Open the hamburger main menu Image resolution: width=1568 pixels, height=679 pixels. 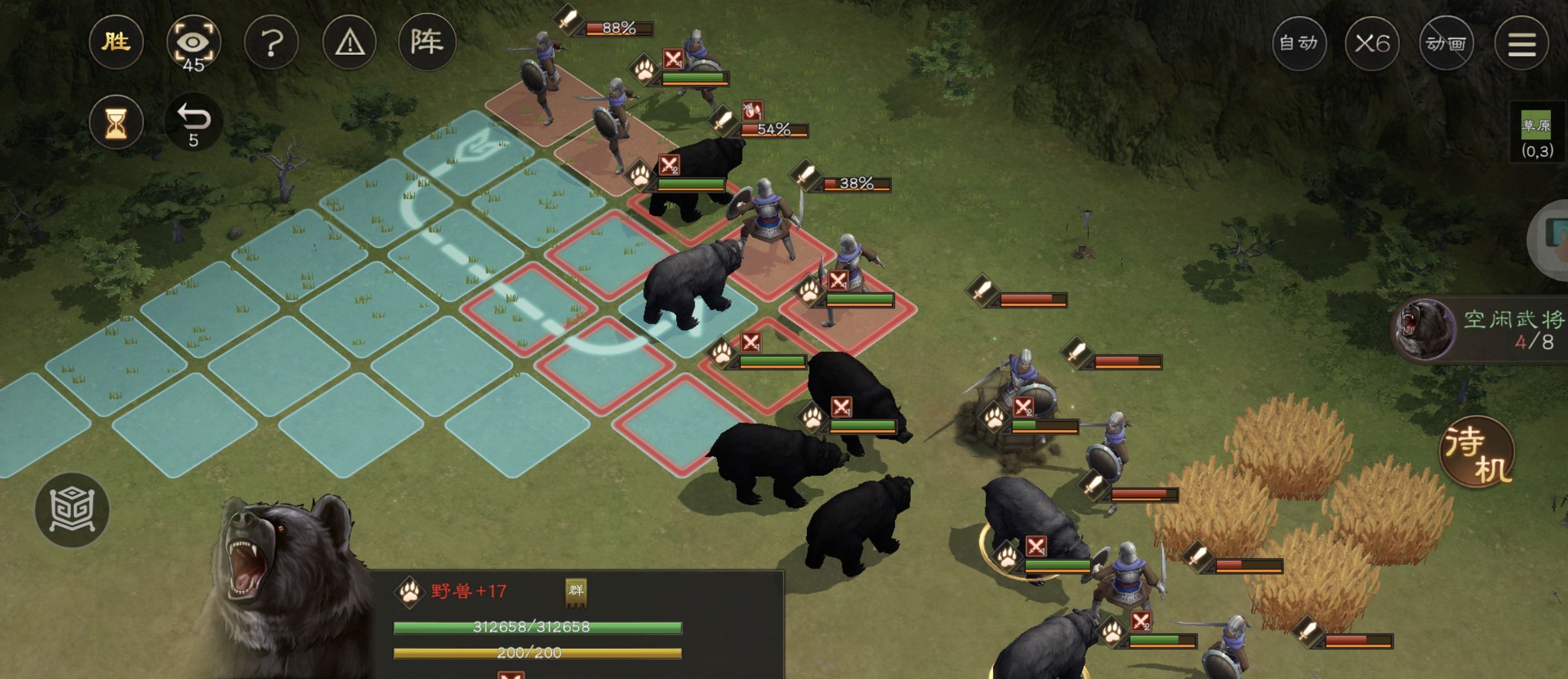click(1522, 43)
